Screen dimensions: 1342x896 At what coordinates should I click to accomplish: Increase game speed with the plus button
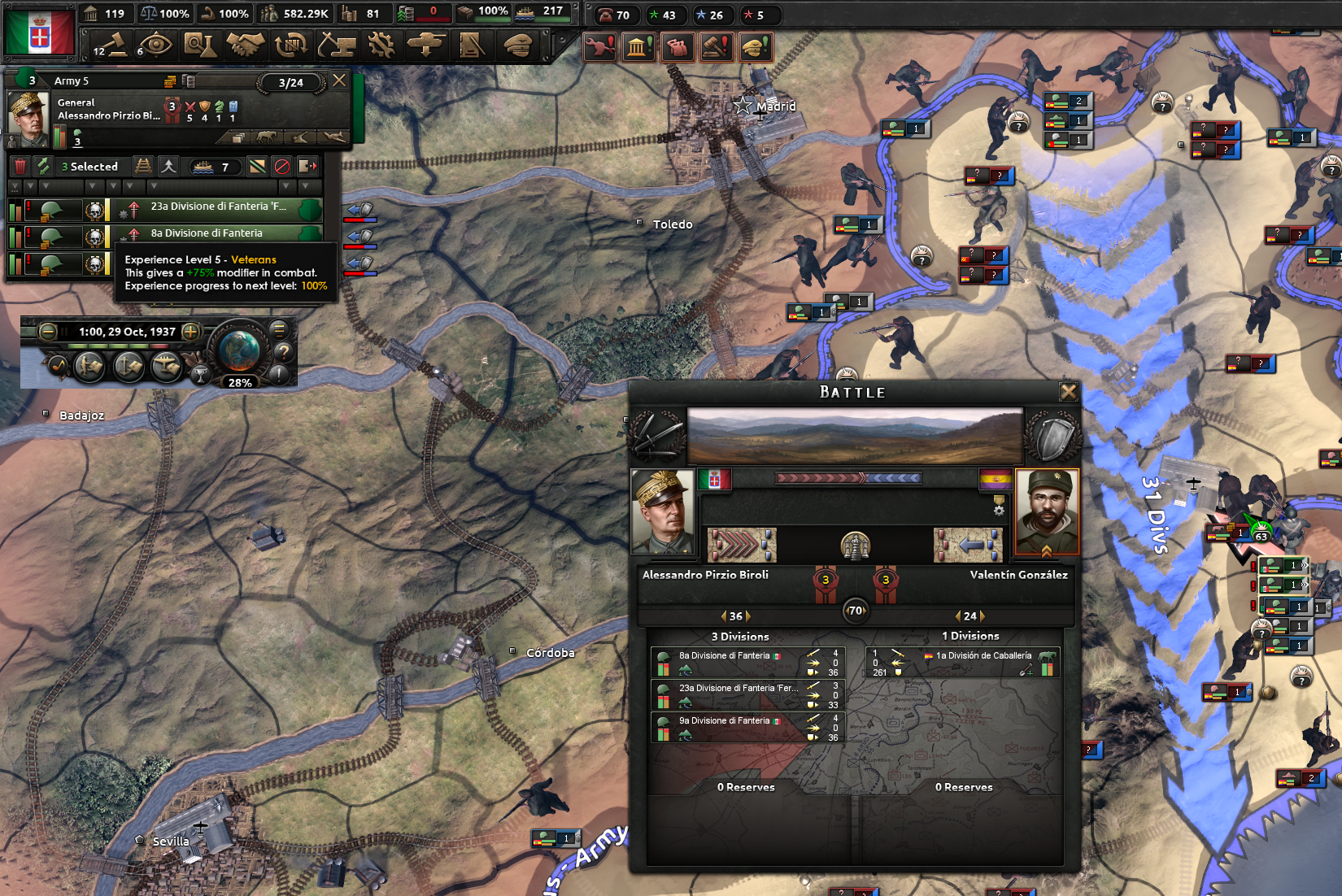pyautogui.click(x=190, y=331)
